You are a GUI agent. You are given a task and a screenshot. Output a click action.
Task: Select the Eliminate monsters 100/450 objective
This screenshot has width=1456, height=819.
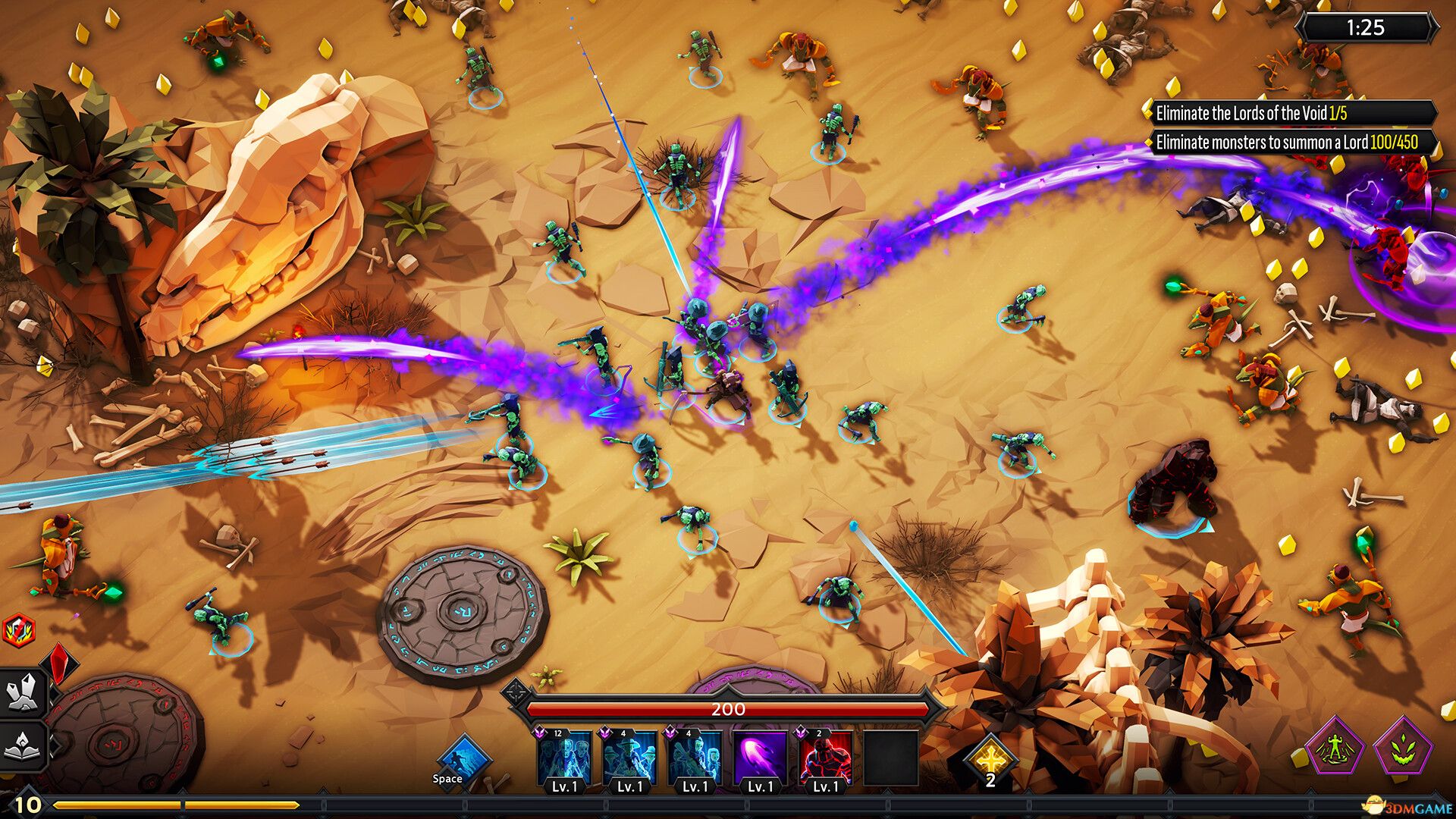coord(1289,141)
